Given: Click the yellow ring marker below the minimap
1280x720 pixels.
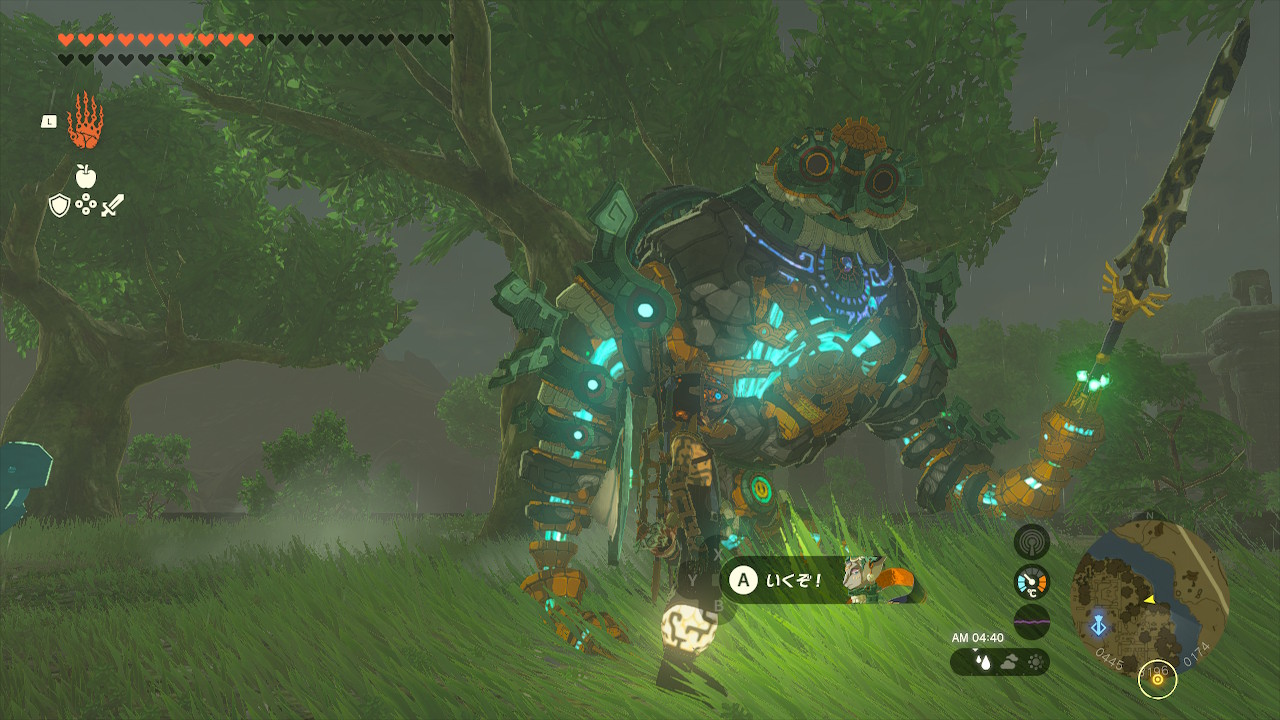Looking at the screenshot, I should 1158,679.
